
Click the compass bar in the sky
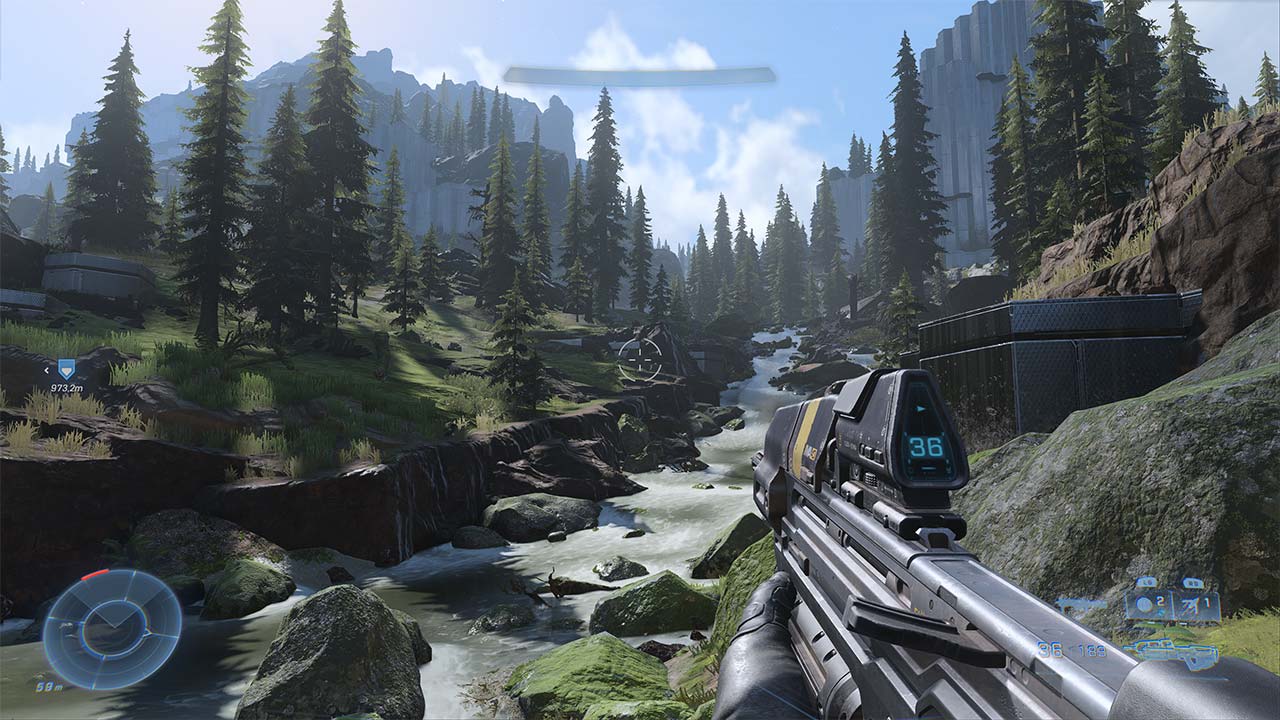pyautogui.click(x=639, y=75)
